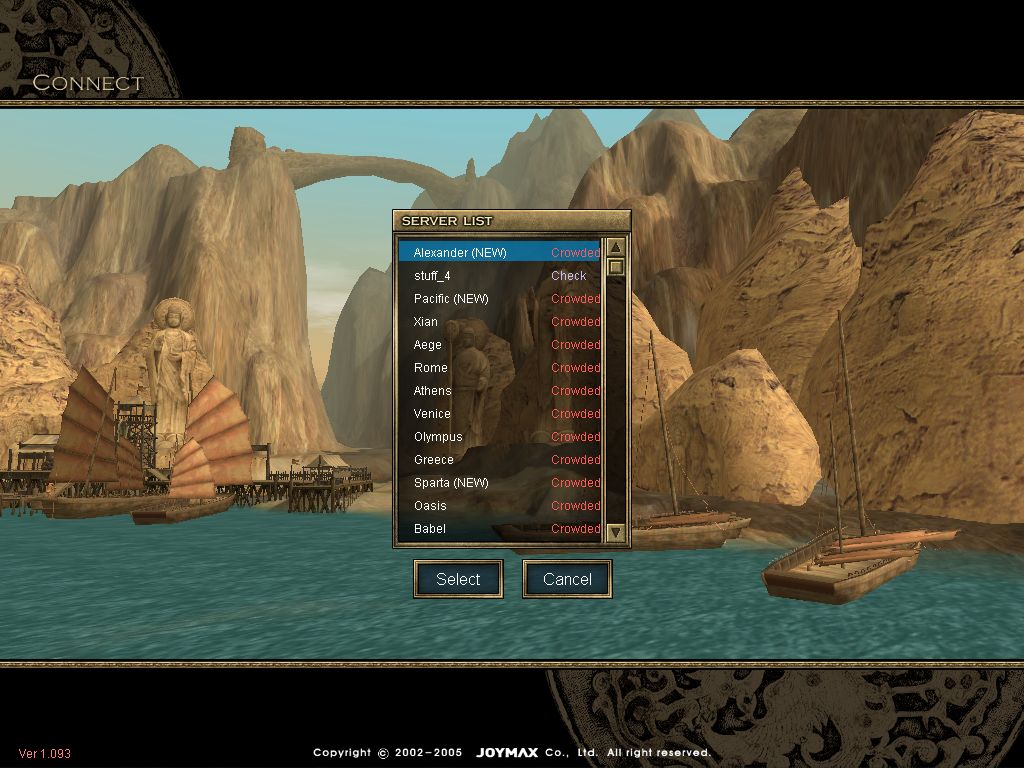Viewport: 1024px width, 768px height.
Task: Cancel the server selection
Action: (567, 579)
